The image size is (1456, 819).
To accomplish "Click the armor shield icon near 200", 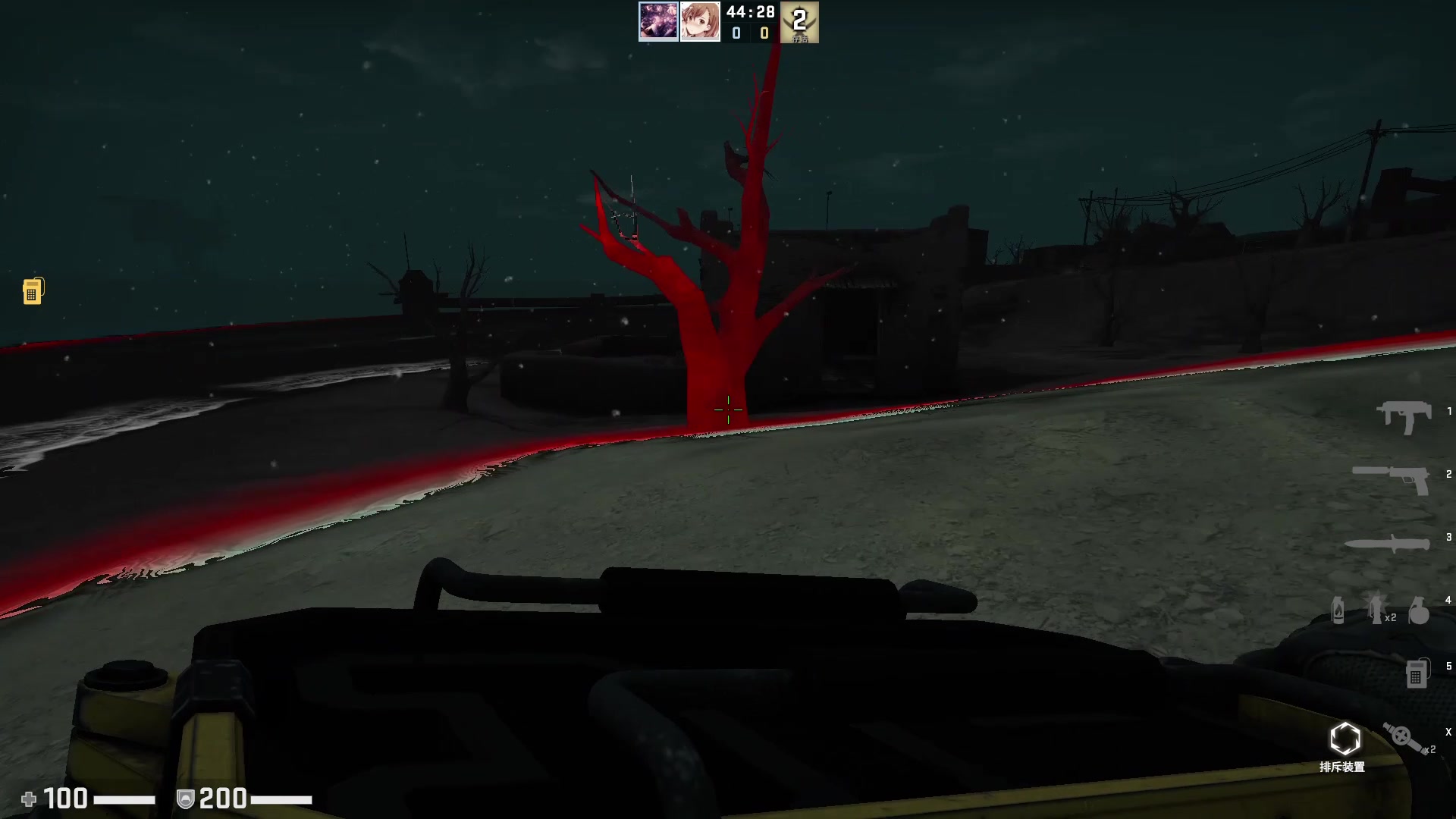I will (x=184, y=799).
